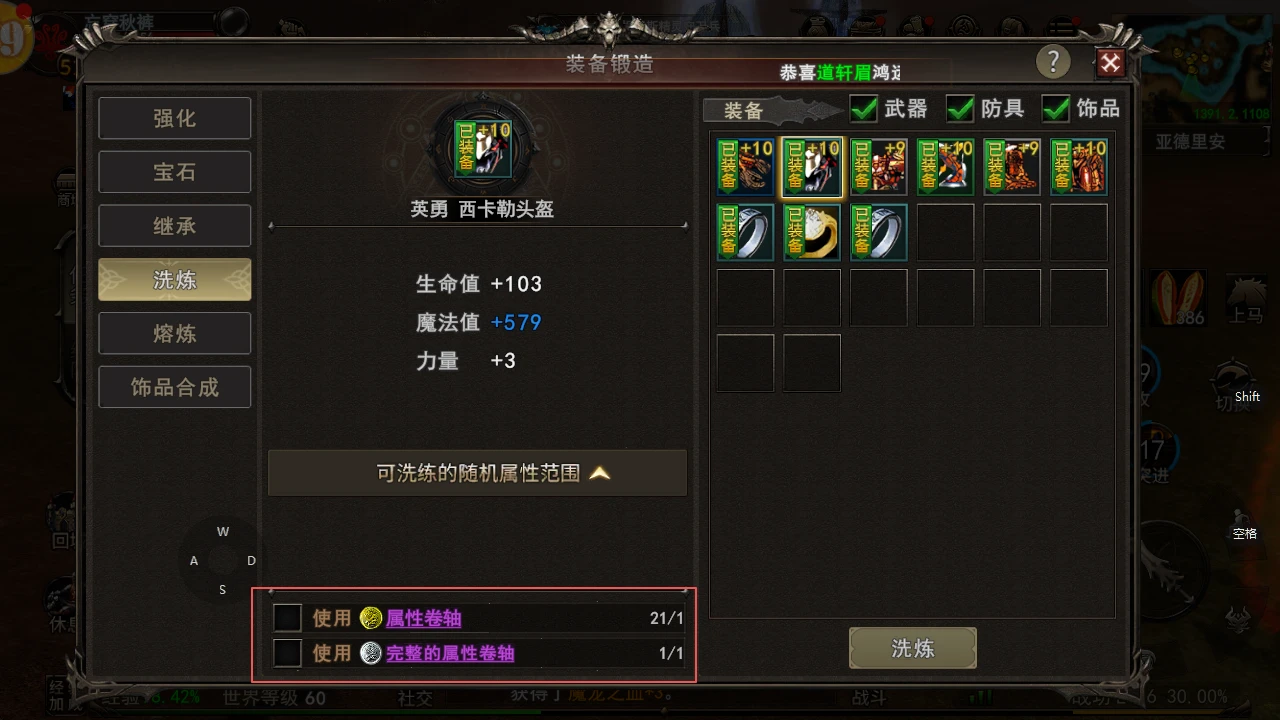This screenshot has width=1280, height=720.
Task: Go to the 熔炼 tab
Action: click(x=174, y=333)
